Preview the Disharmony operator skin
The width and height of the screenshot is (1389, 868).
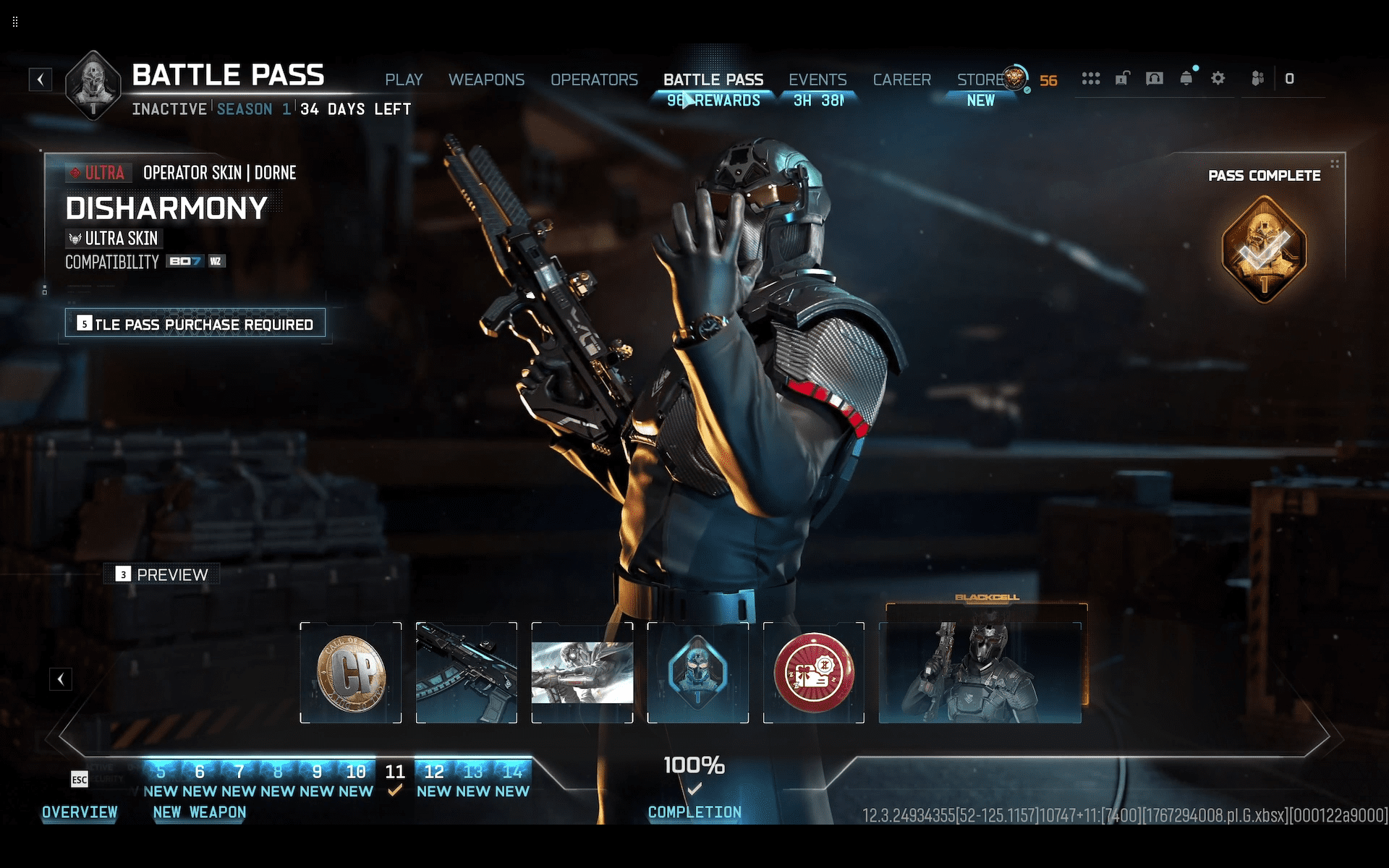[x=162, y=574]
